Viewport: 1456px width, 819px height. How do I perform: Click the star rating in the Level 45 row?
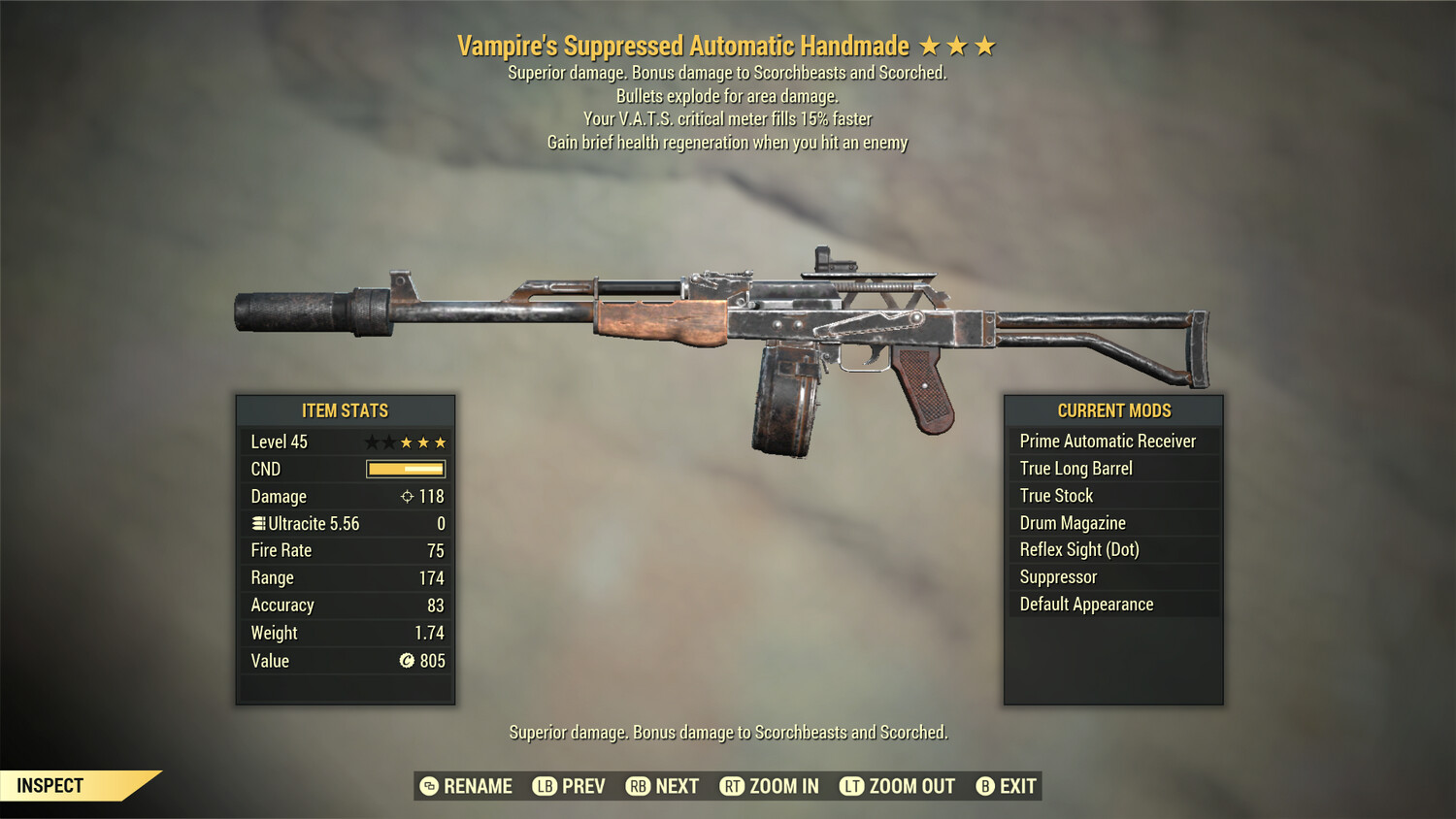(405, 442)
